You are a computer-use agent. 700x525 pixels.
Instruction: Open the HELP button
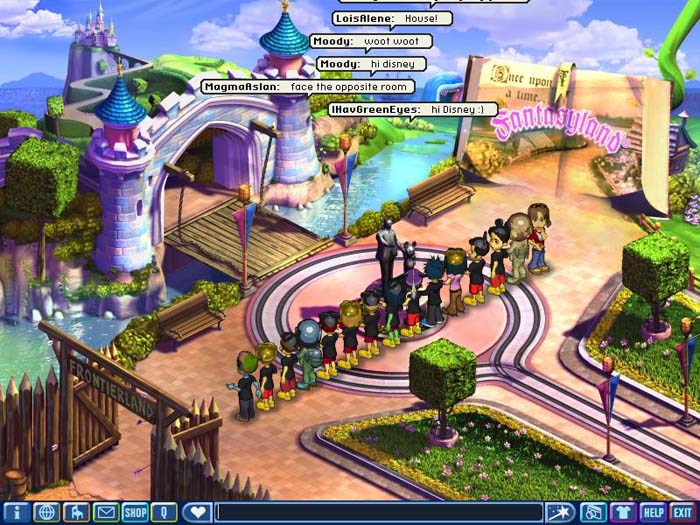pos(653,513)
